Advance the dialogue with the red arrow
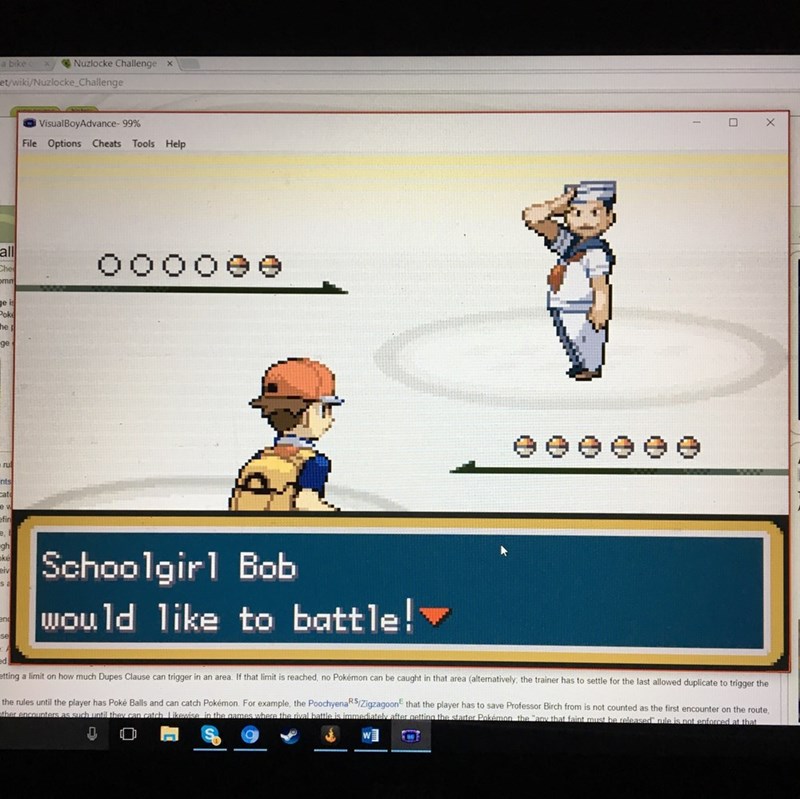Image resolution: width=800 pixels, height=799 pixels. click(x=435, y=618)
